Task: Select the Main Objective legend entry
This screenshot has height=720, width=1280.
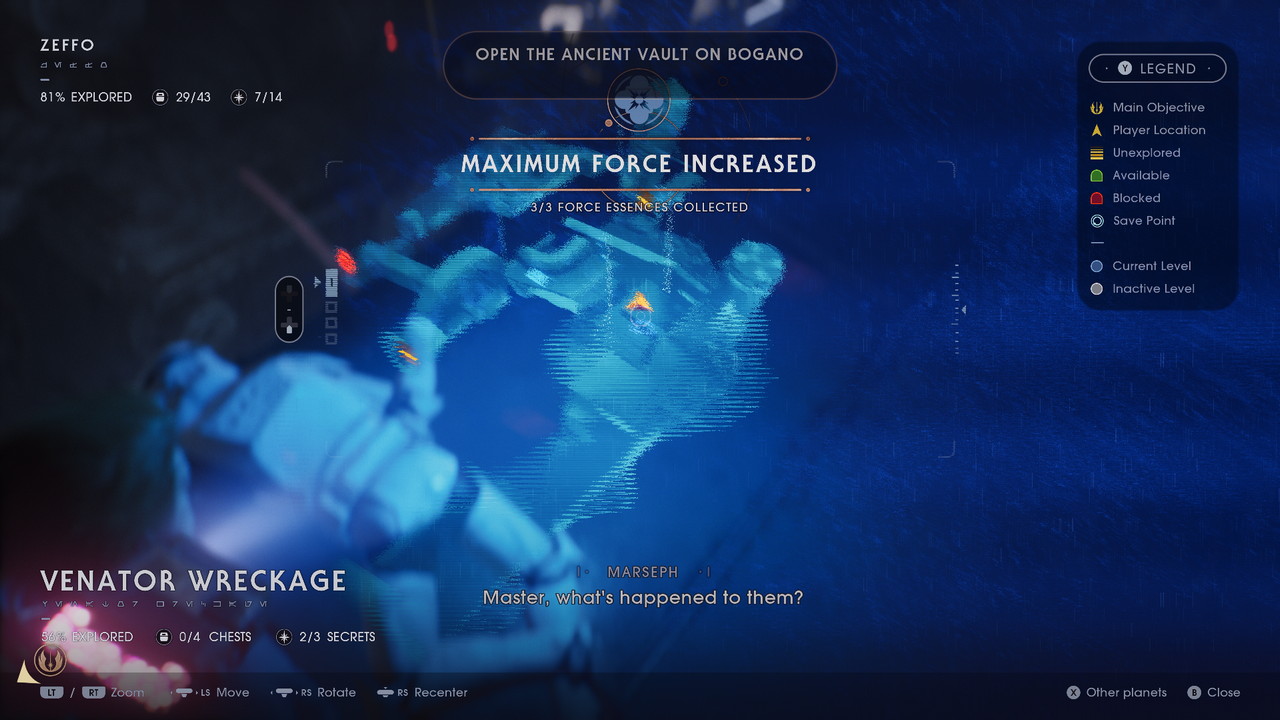Action: tap(1158, 107)
